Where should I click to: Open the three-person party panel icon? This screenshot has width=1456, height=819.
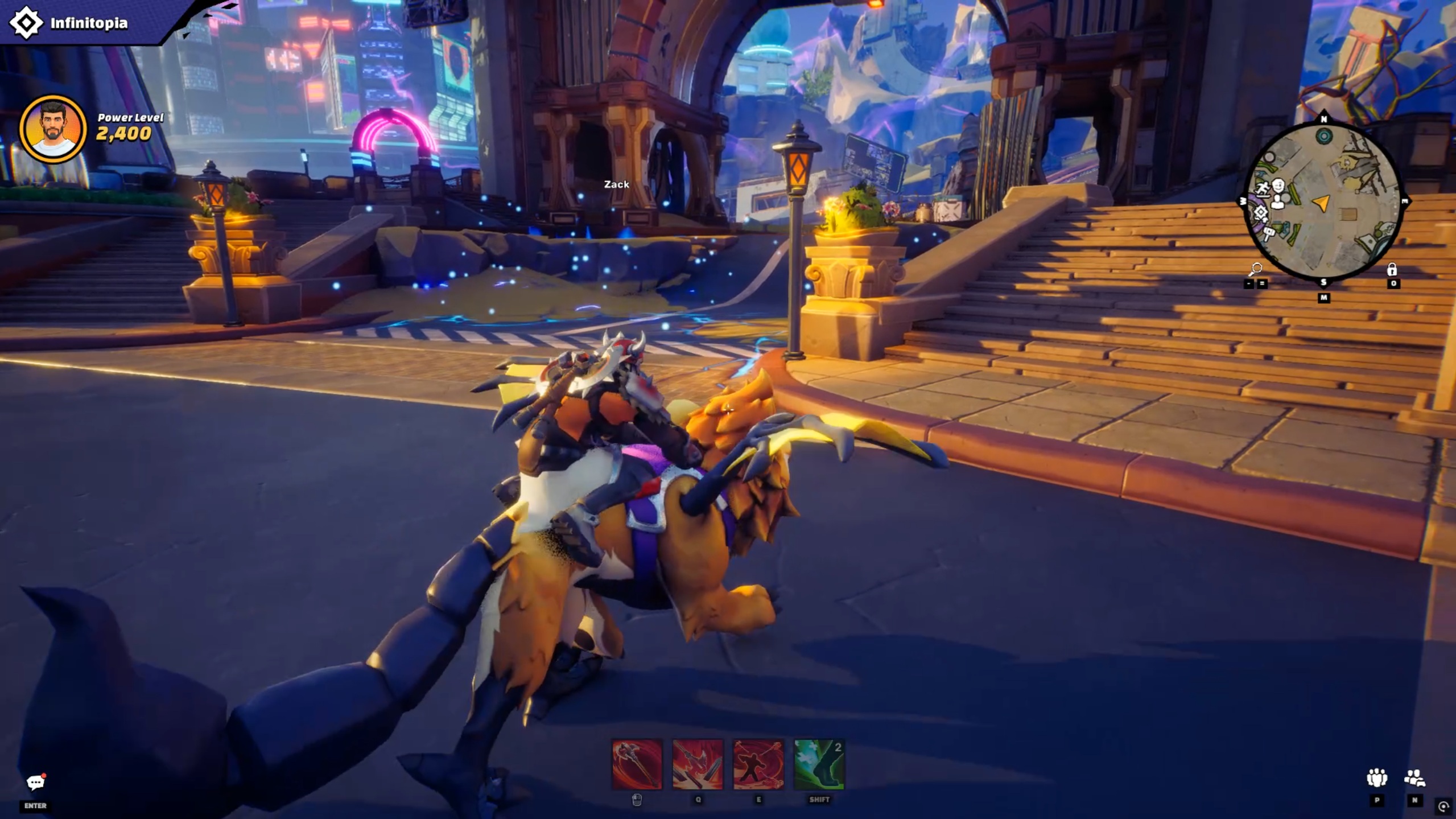tap(1377, 777)
